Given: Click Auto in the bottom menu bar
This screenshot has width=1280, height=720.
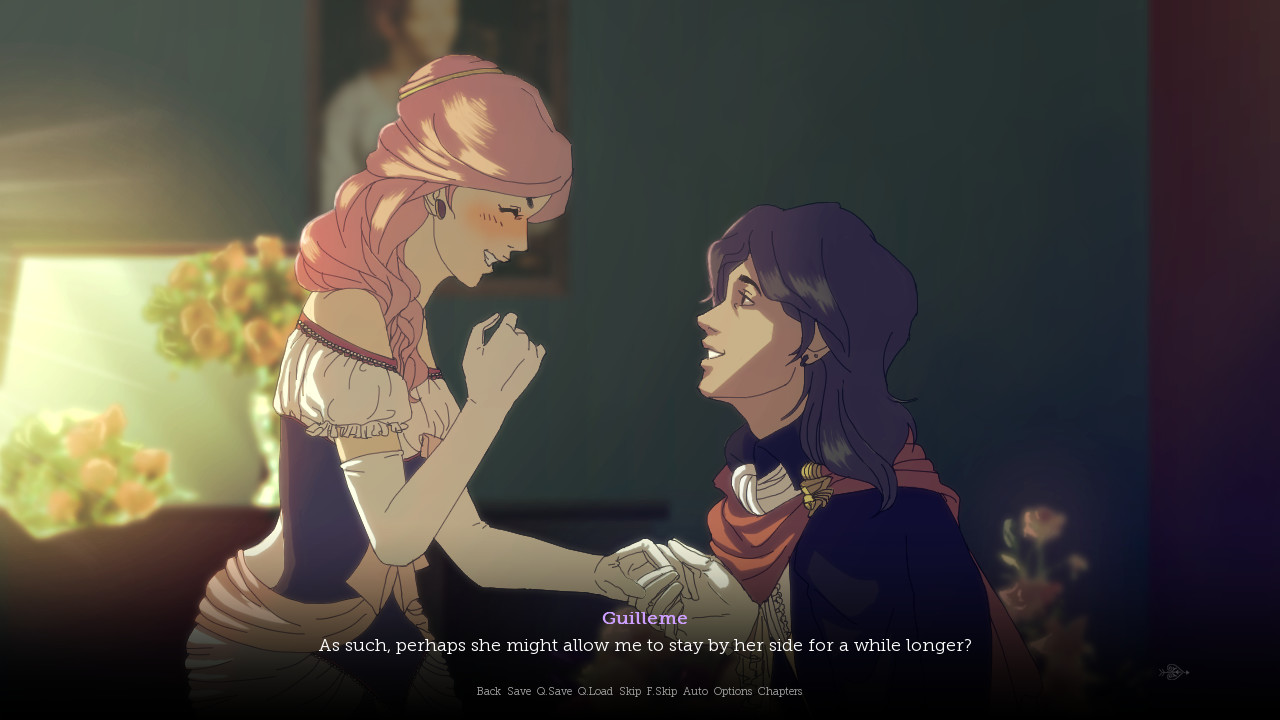Looking at the screenshot, I should (694, 691).
